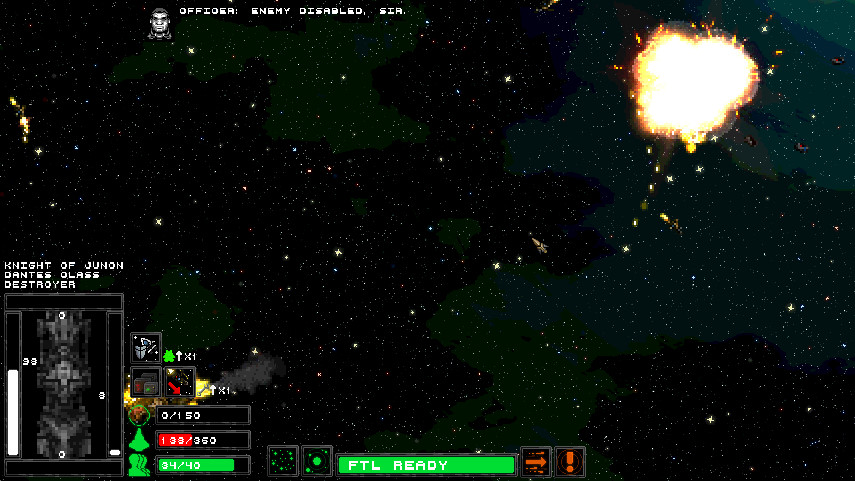This screenshot has width=855, height=481.
Task: Select the destroyer ship portrait panel
Action: click(63, 384)
